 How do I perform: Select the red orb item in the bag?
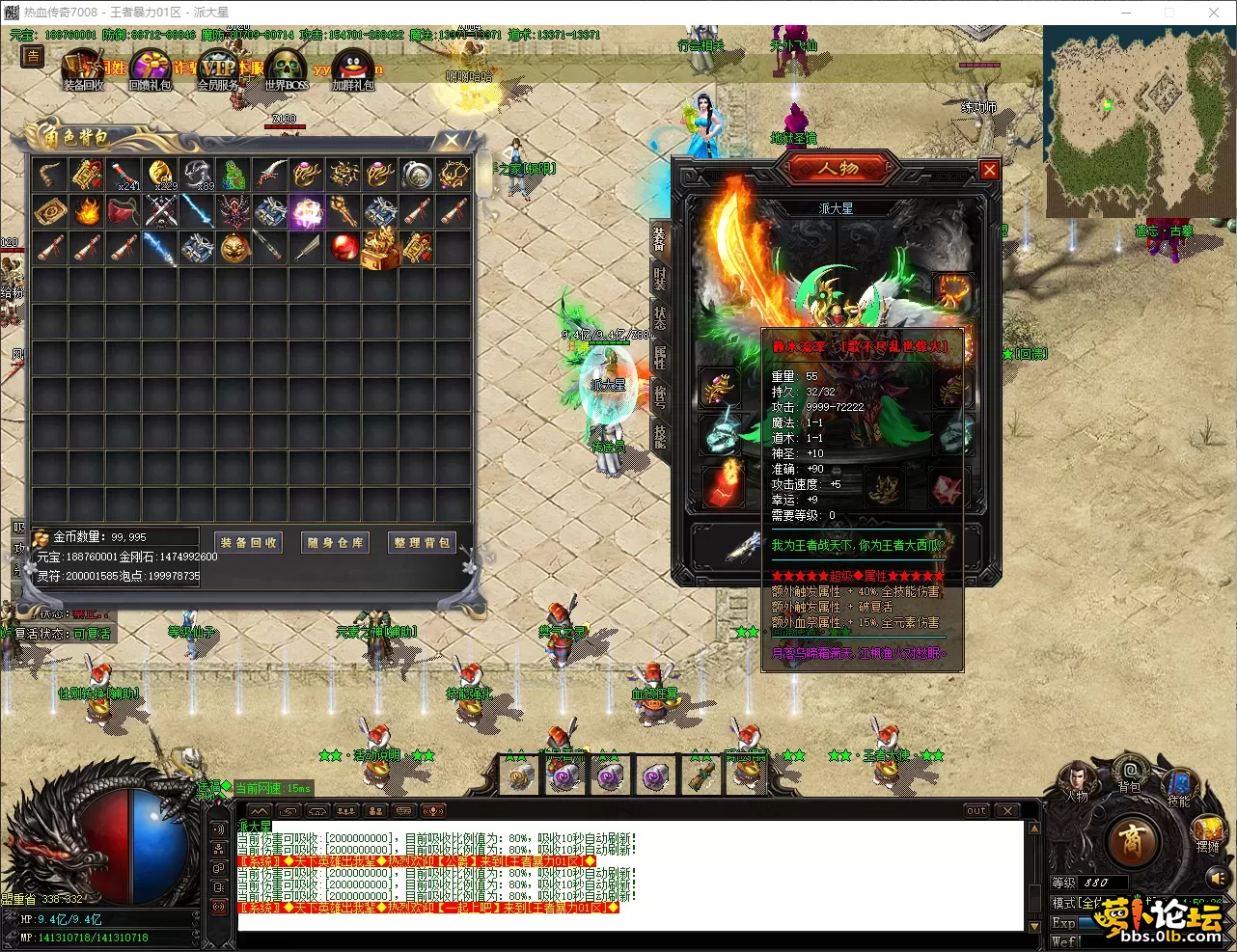(x=344, y=248)
